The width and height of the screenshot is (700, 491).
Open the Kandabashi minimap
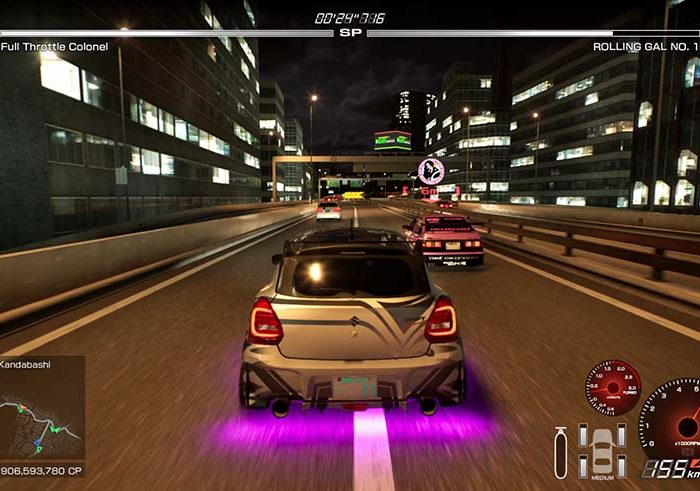pyautogui.click(x=40, y=412)
